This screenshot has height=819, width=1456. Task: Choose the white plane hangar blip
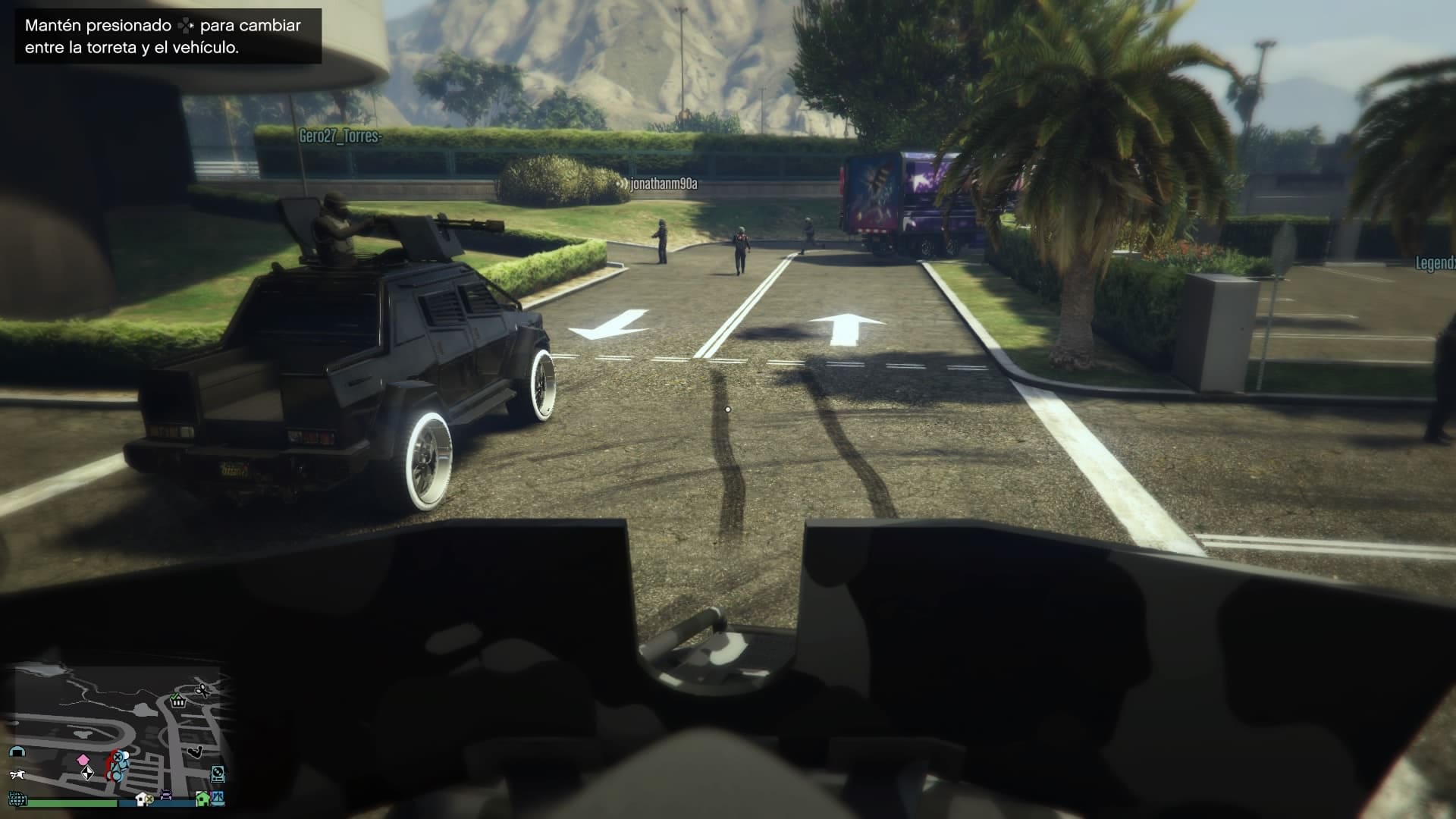17,774
